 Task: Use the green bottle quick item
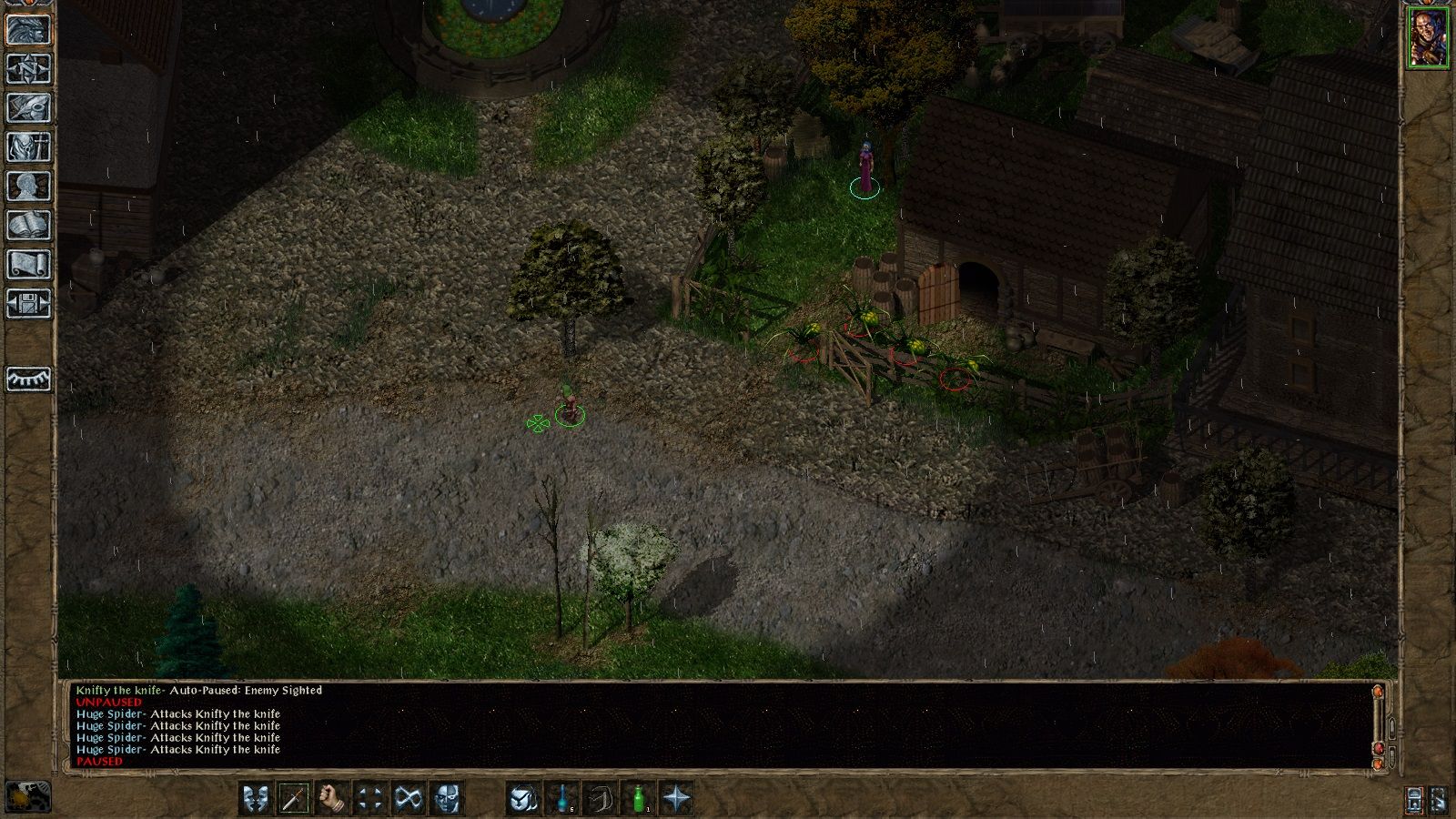click(637, 797)
